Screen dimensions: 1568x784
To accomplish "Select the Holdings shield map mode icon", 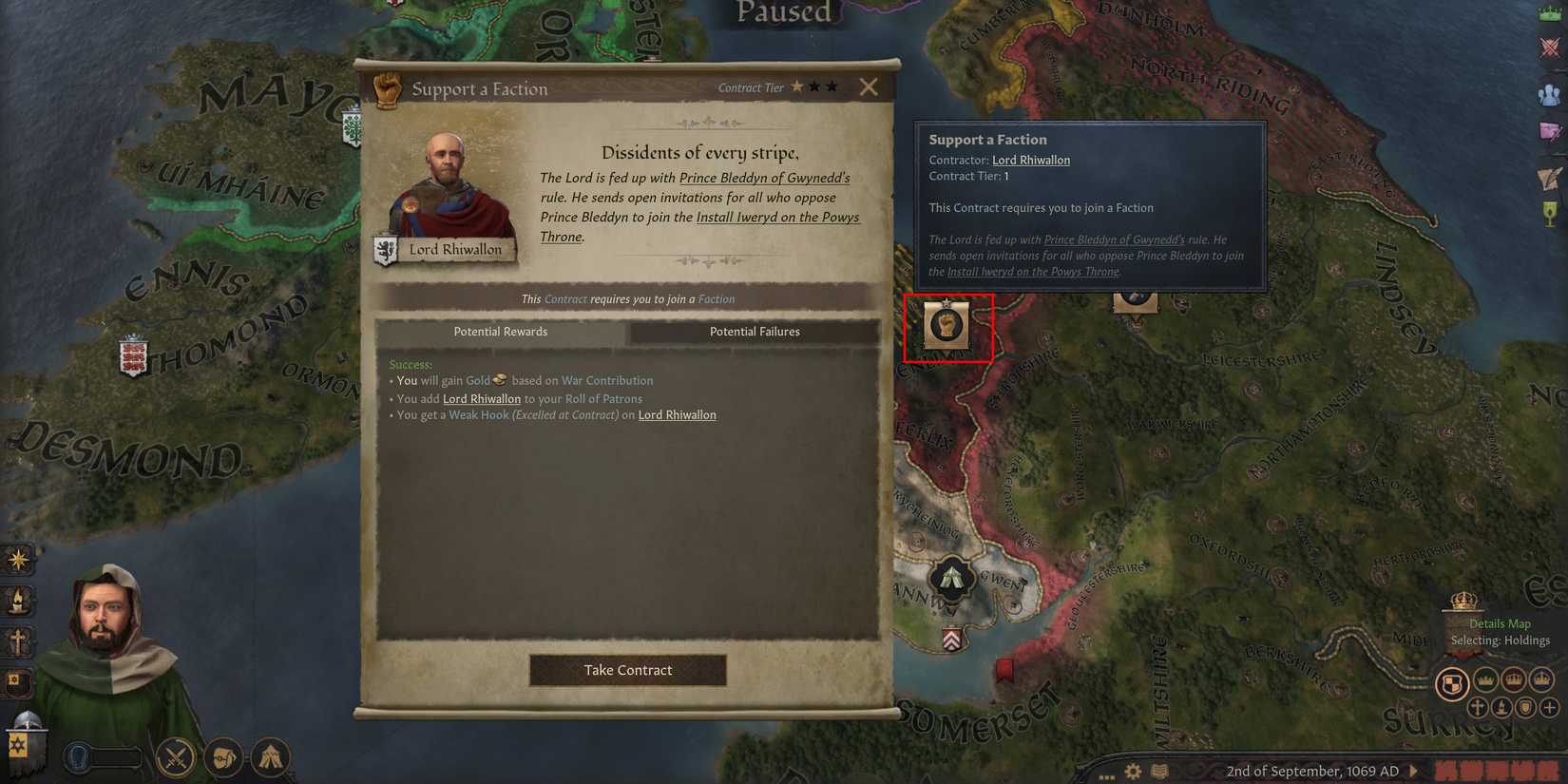I will (x=1452, y=682).
